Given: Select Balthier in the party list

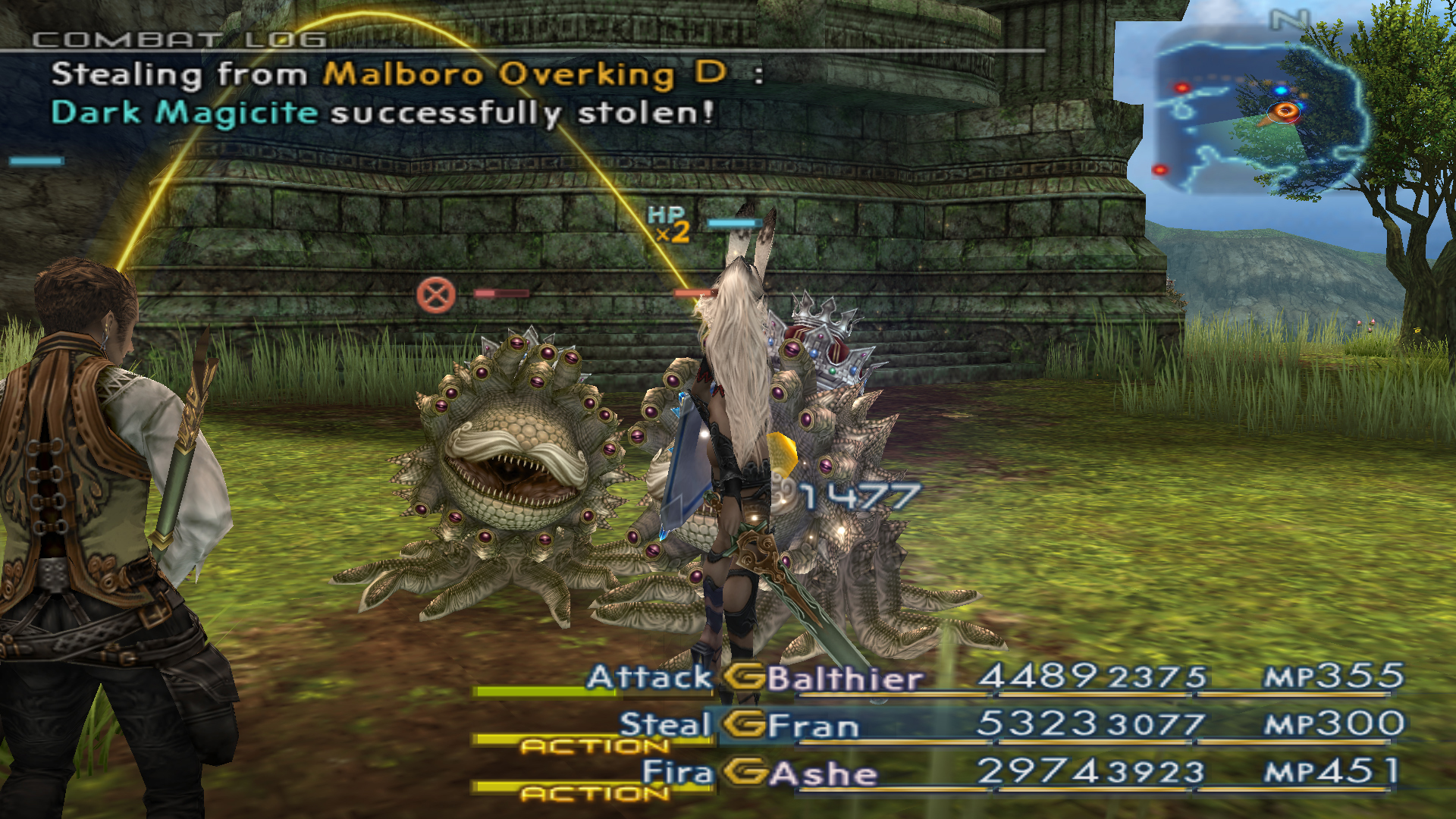Looking at the screenshot, I should (845, 678).
